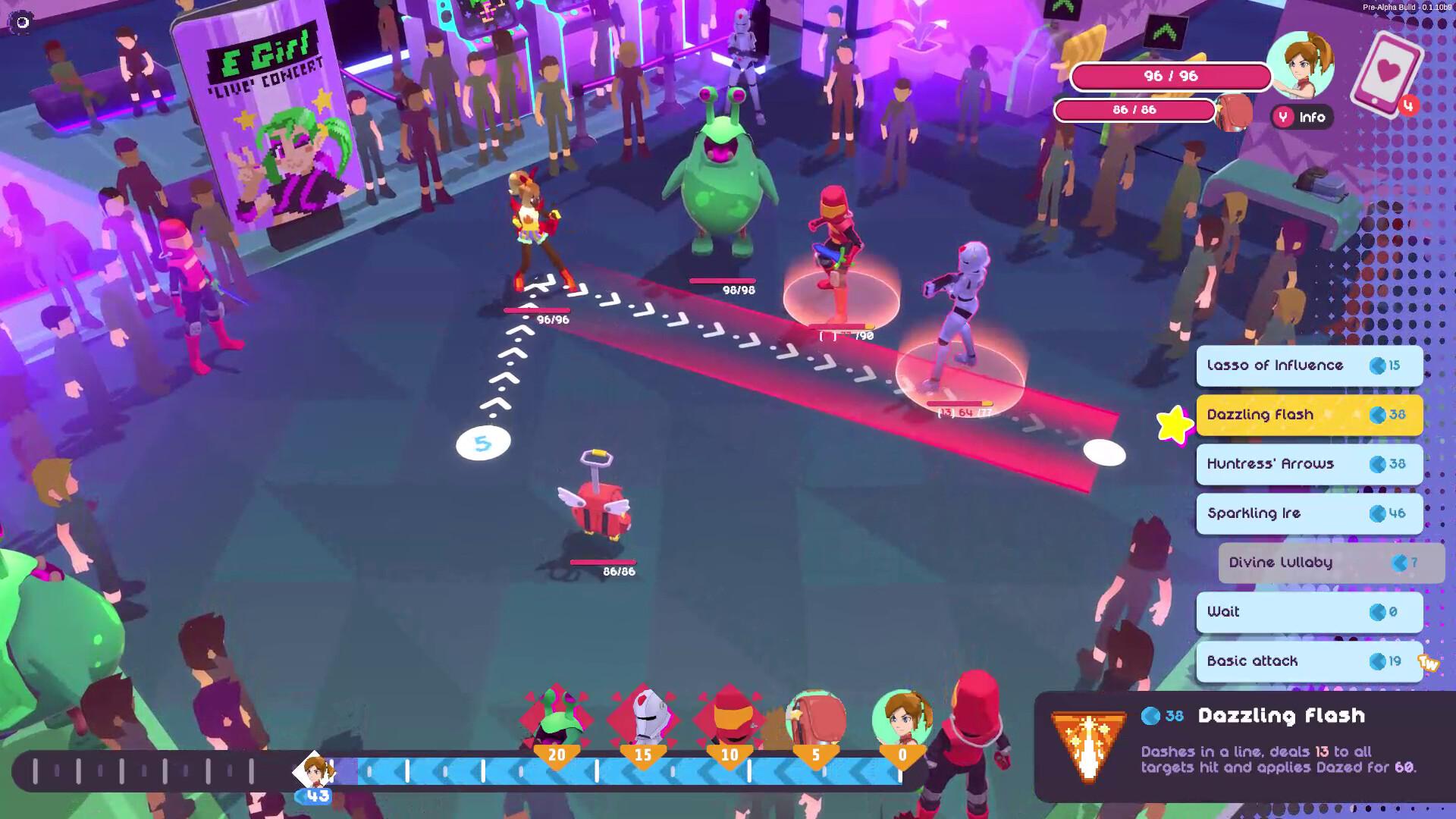Viewport: 1456px width, 819px height.
Task: Select the Lasso of Influence ability
Action: [1309, 366]
